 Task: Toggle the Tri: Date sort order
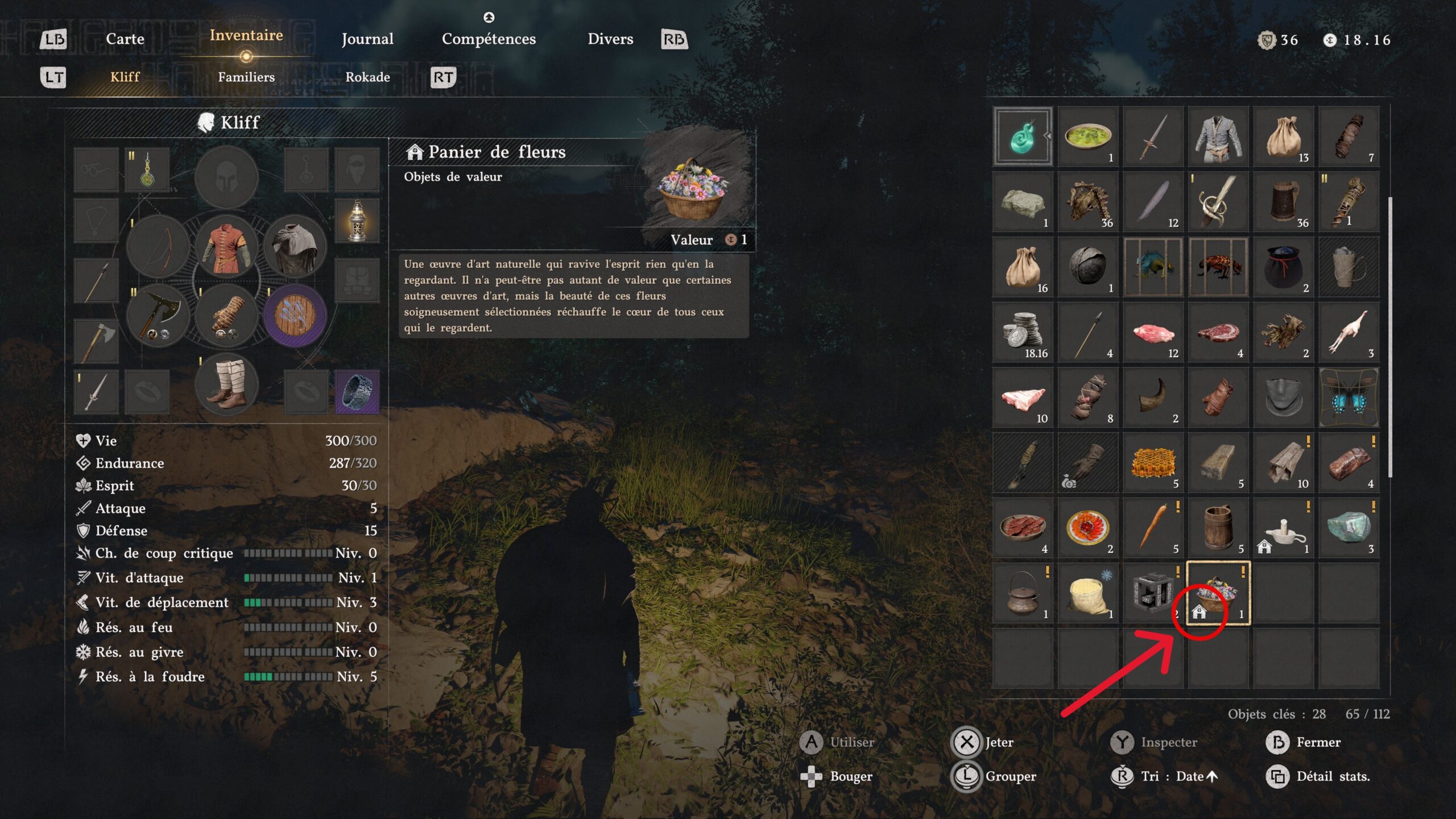(x=1177, y=776)
